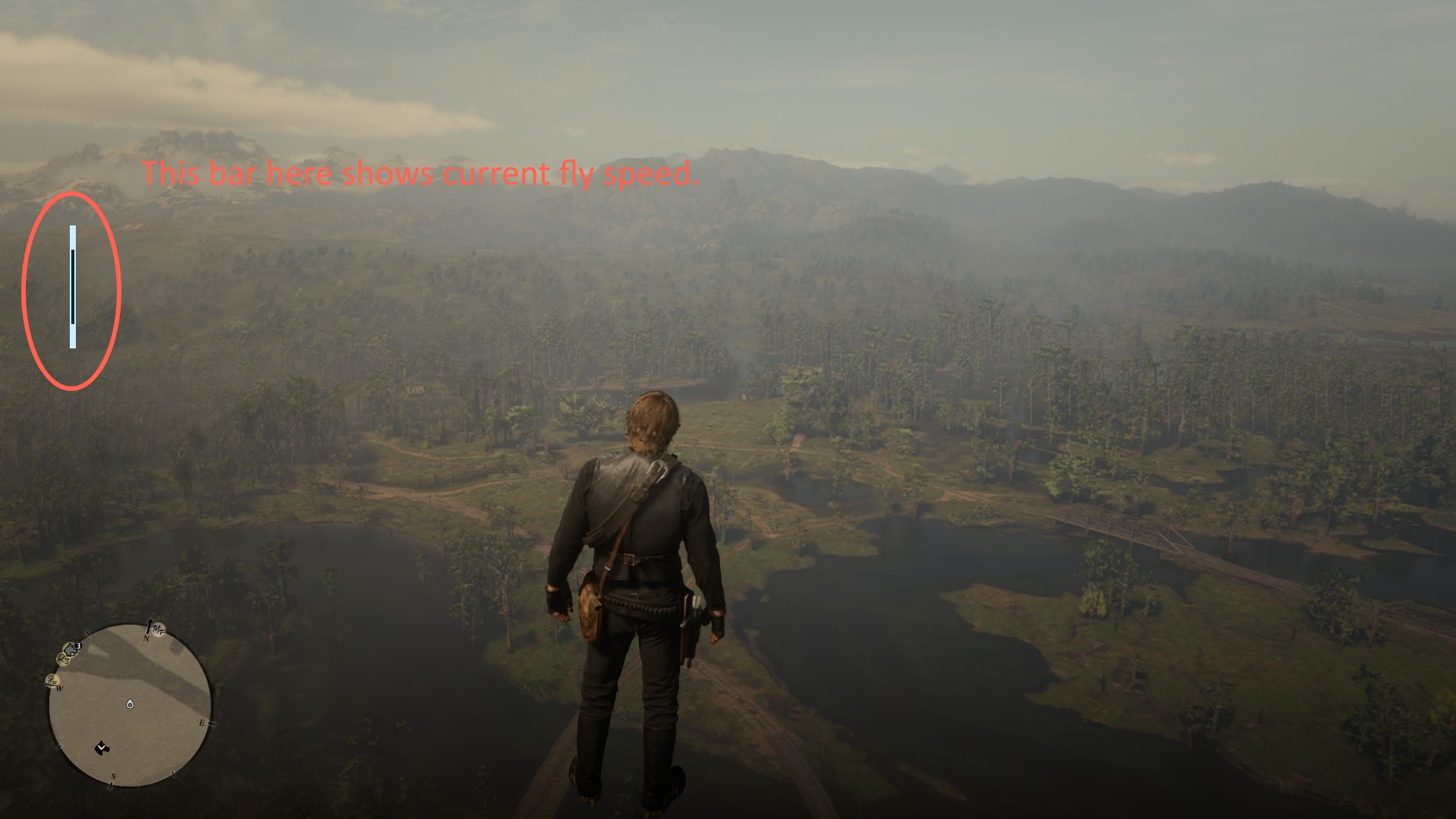The width and height of the screenshot is (1456, 819).
Task: Click the small 3 badge beside the horse icon
Action: [x=78, y=645]
